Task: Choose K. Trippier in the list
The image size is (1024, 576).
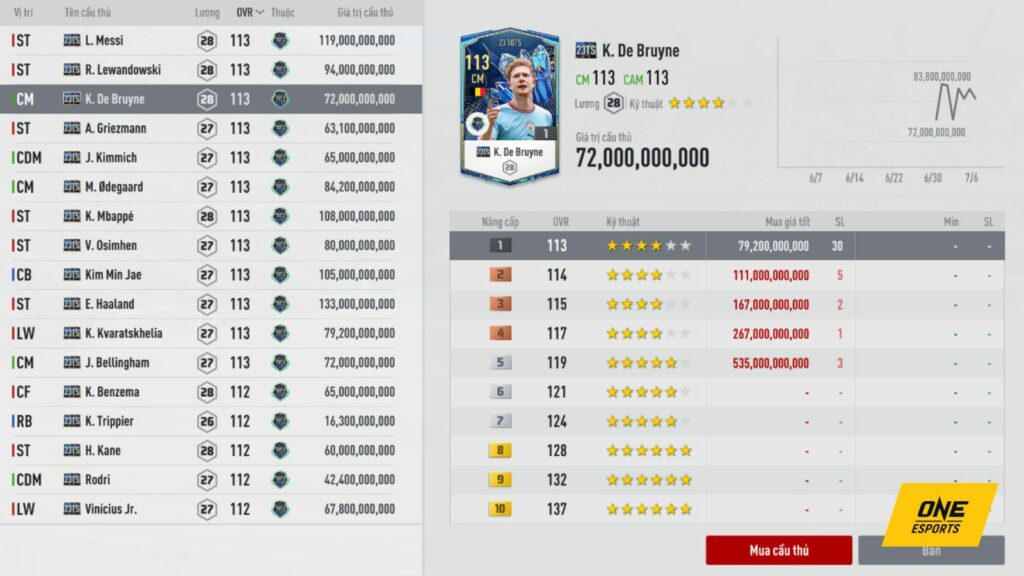Action: pos(210,421)
